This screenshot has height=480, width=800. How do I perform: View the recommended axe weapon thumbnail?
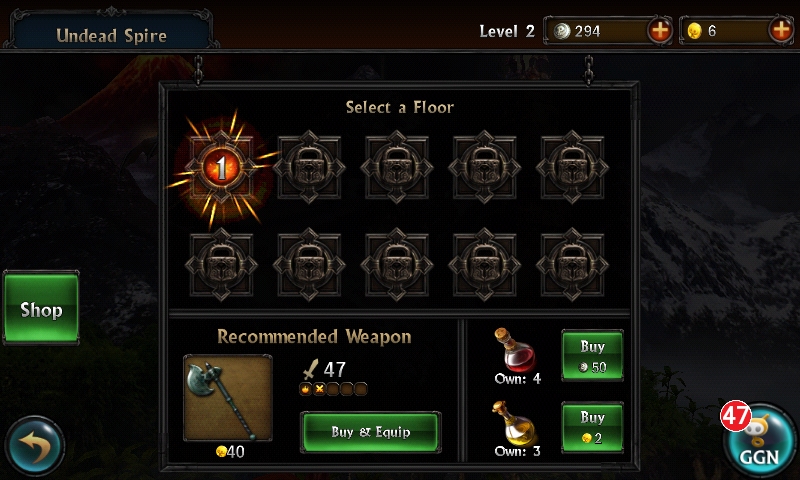click(228, 397)
